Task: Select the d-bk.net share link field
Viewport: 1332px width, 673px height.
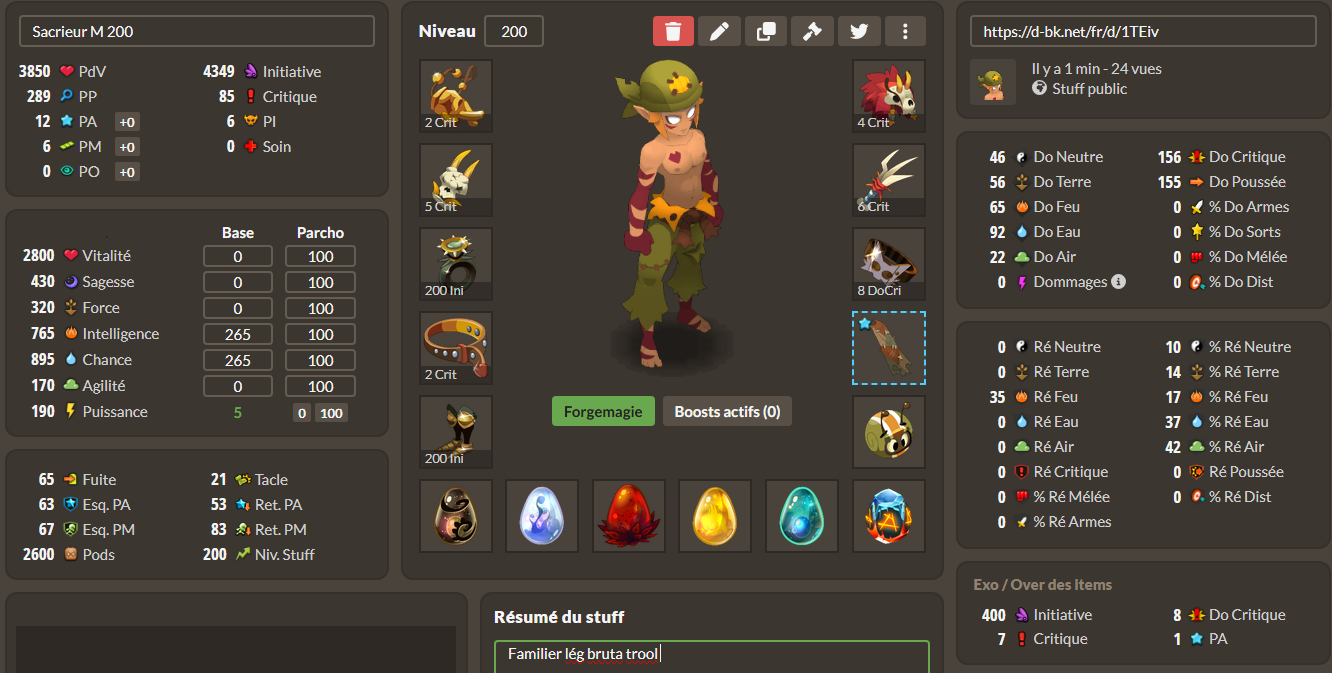Action: click(1143, 31)
